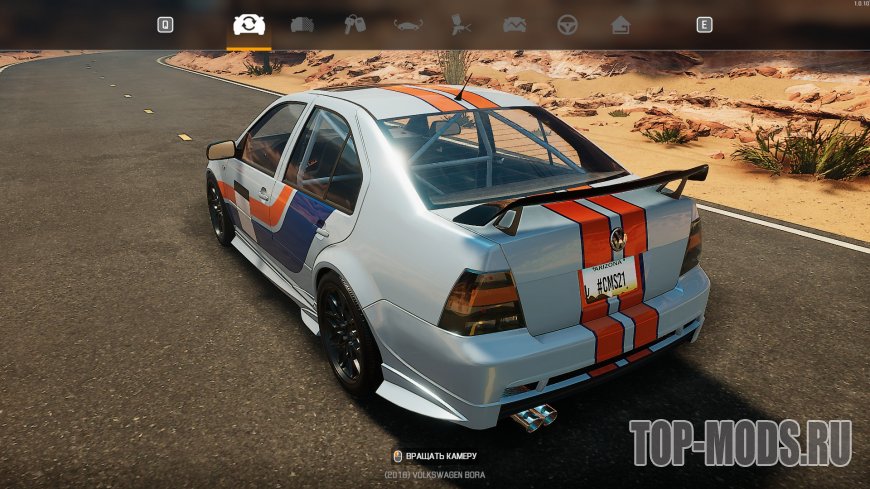Select the photo picture icon tab

click(x=515, y=25)
